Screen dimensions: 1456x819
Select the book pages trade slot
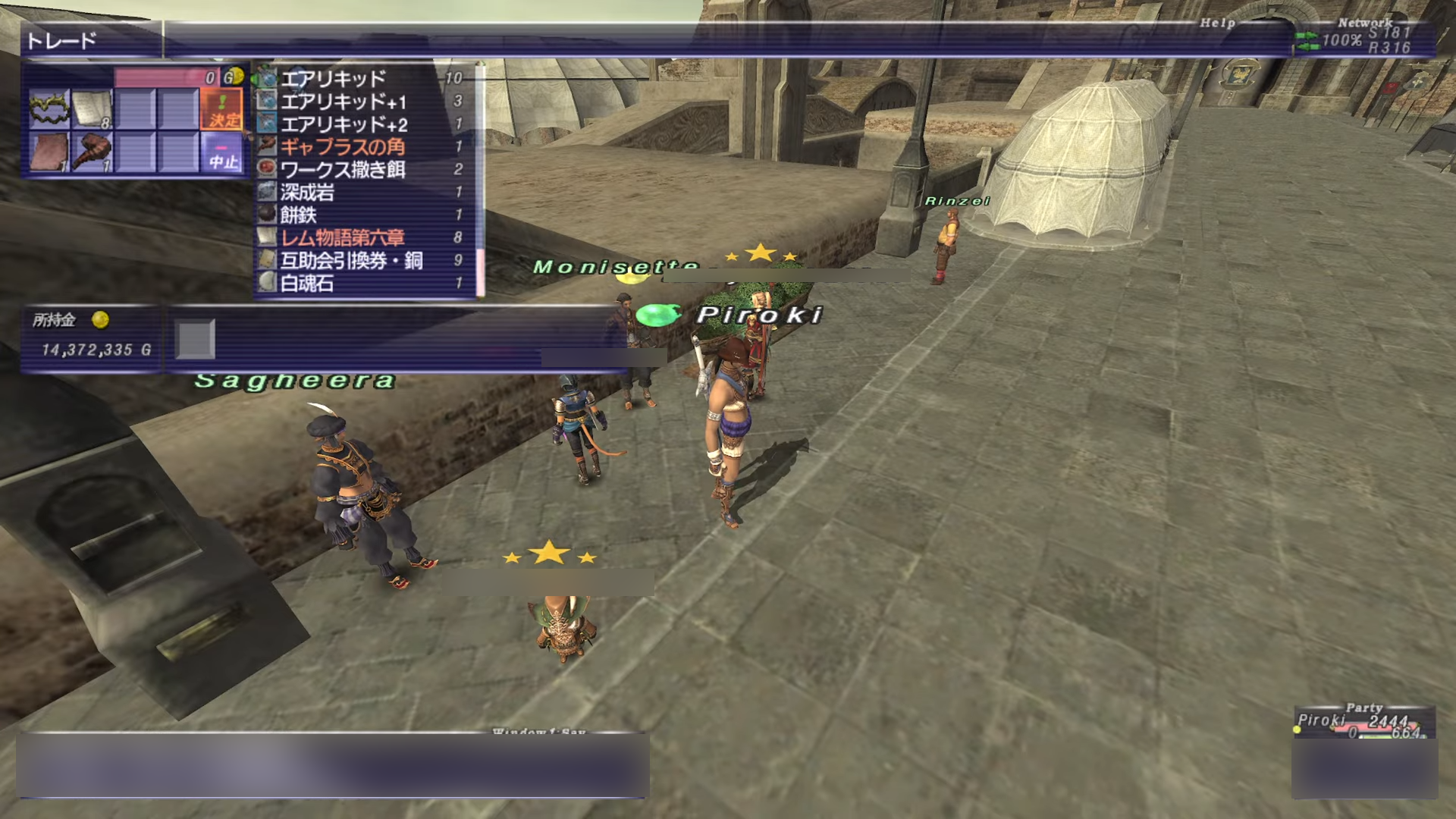pos(93,108)
